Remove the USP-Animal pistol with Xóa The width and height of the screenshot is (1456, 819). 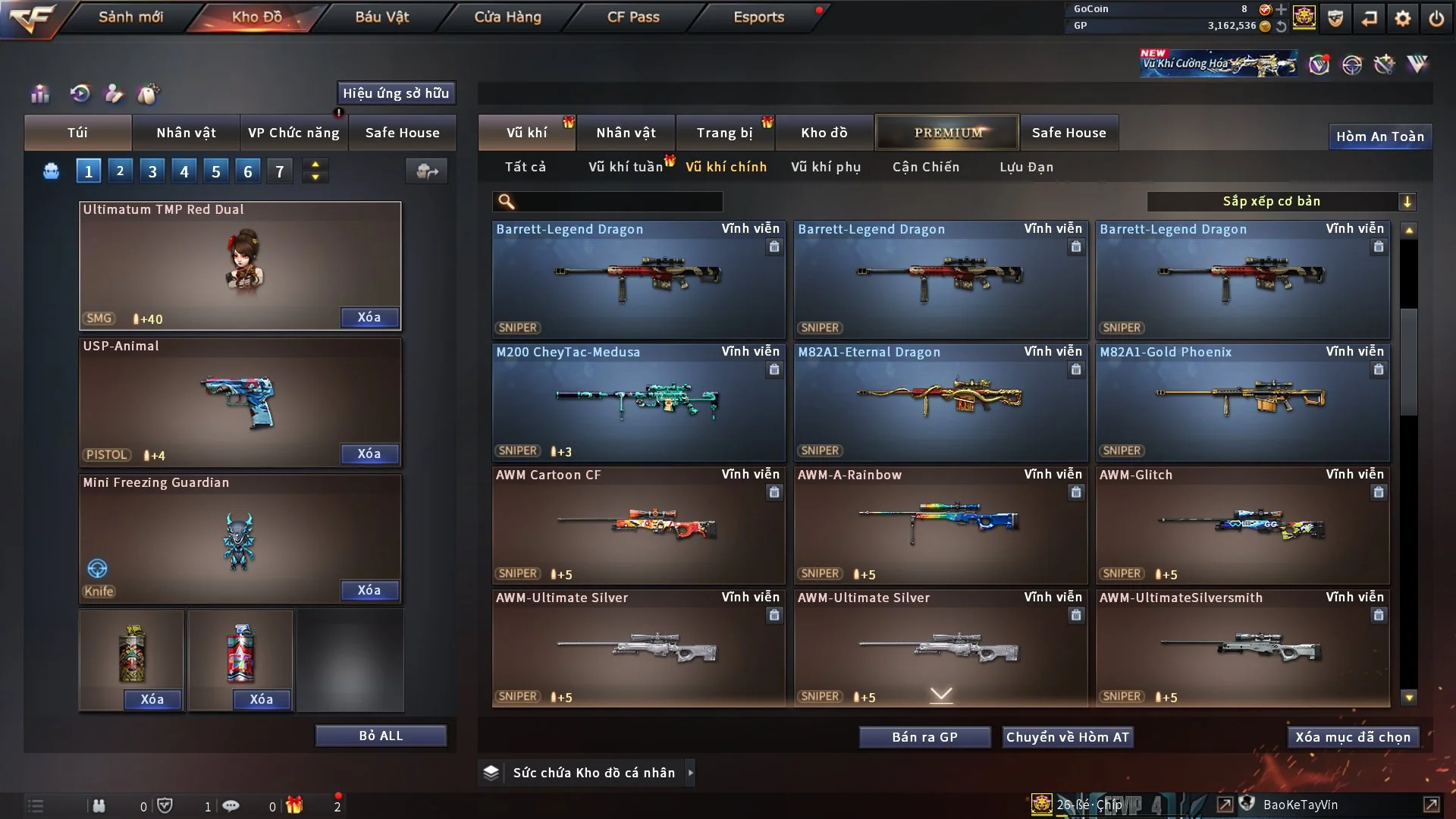pyautogui.click(x=369, y=453)
